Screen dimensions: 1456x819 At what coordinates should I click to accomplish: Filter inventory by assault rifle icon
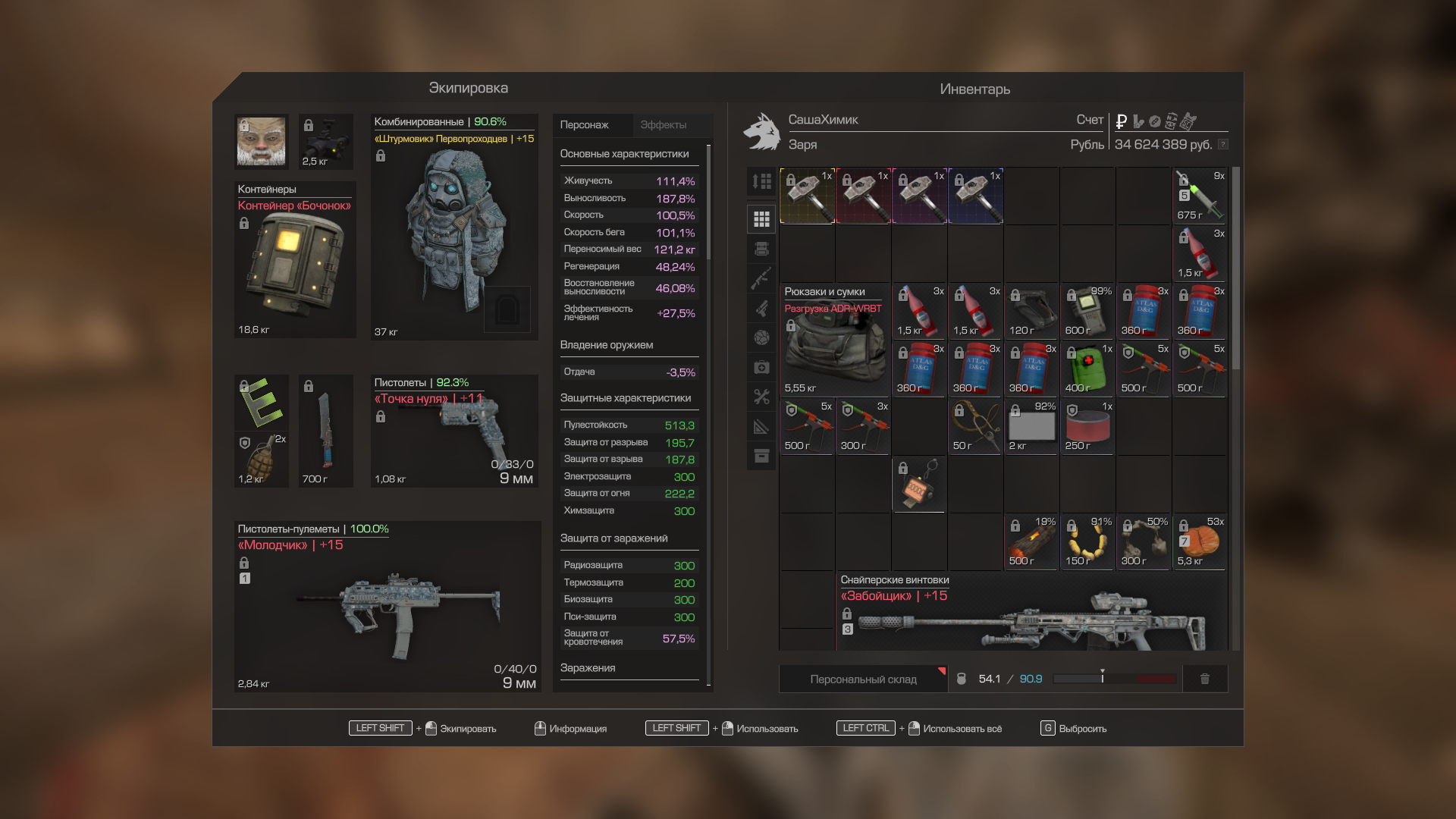pos(761,278)
